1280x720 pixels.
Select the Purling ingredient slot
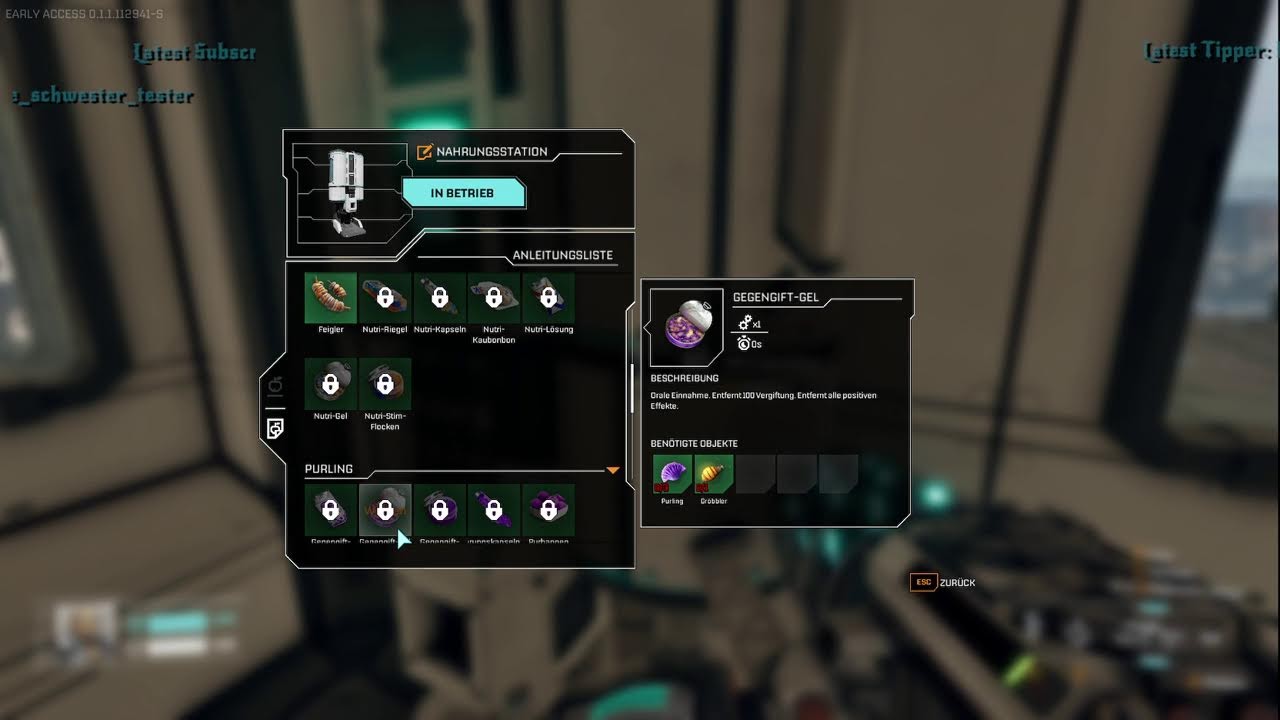(x=672, y=474)
